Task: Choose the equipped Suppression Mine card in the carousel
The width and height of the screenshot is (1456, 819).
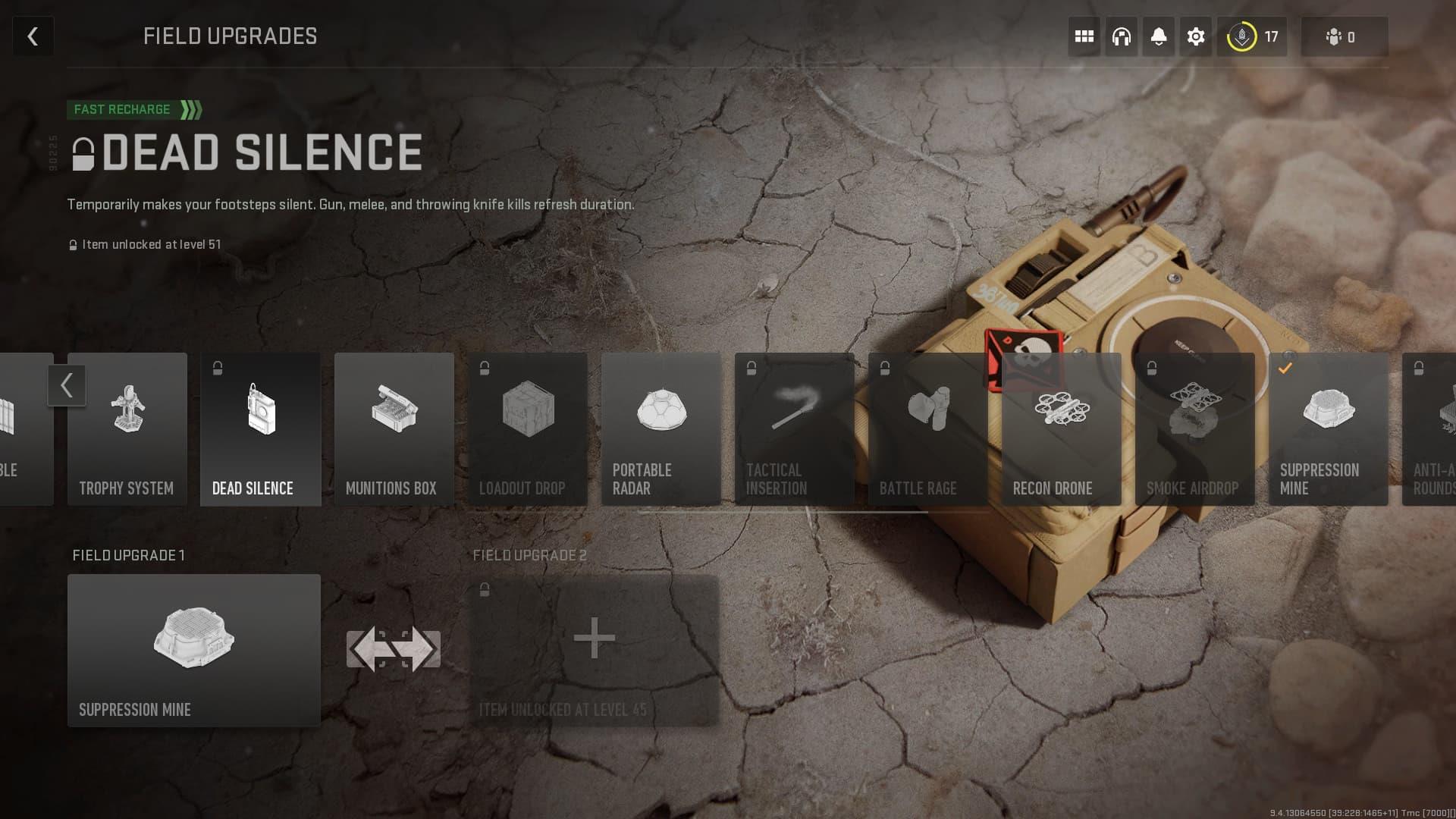Action: (1329, 429)
